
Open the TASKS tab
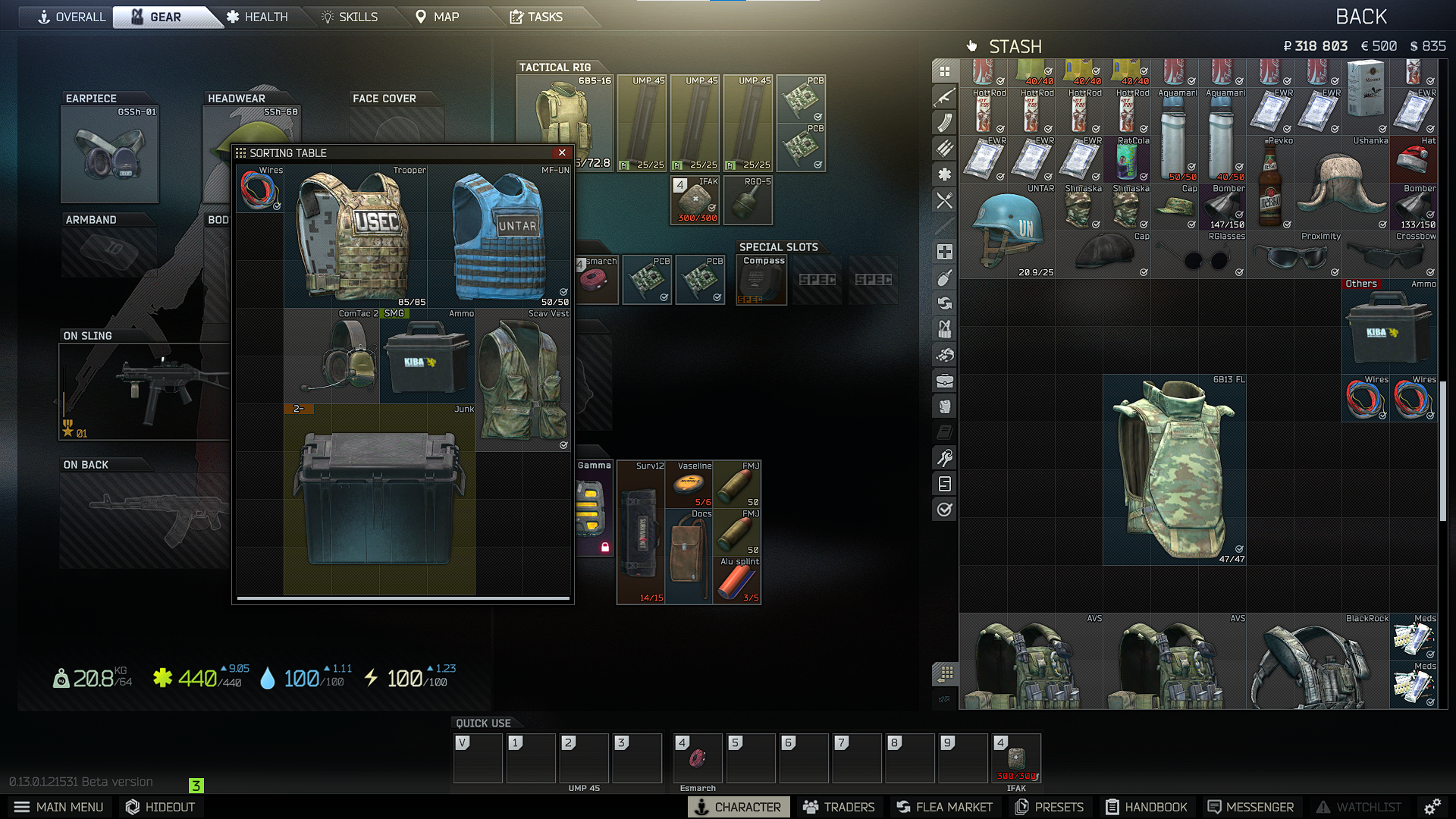tap(541, 17)
